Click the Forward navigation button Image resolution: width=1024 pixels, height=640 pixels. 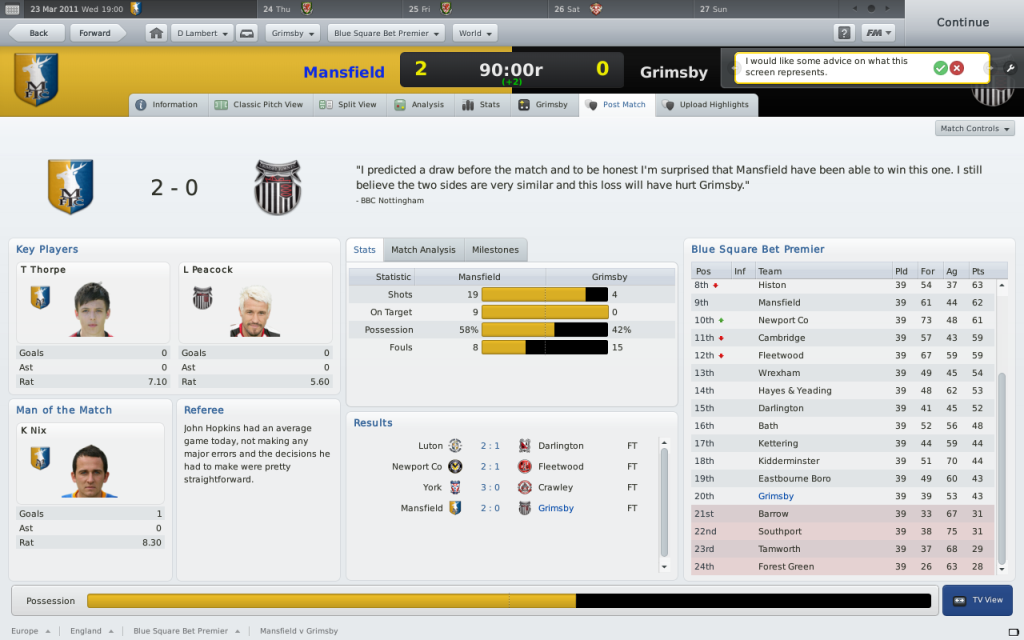[96, 33]
